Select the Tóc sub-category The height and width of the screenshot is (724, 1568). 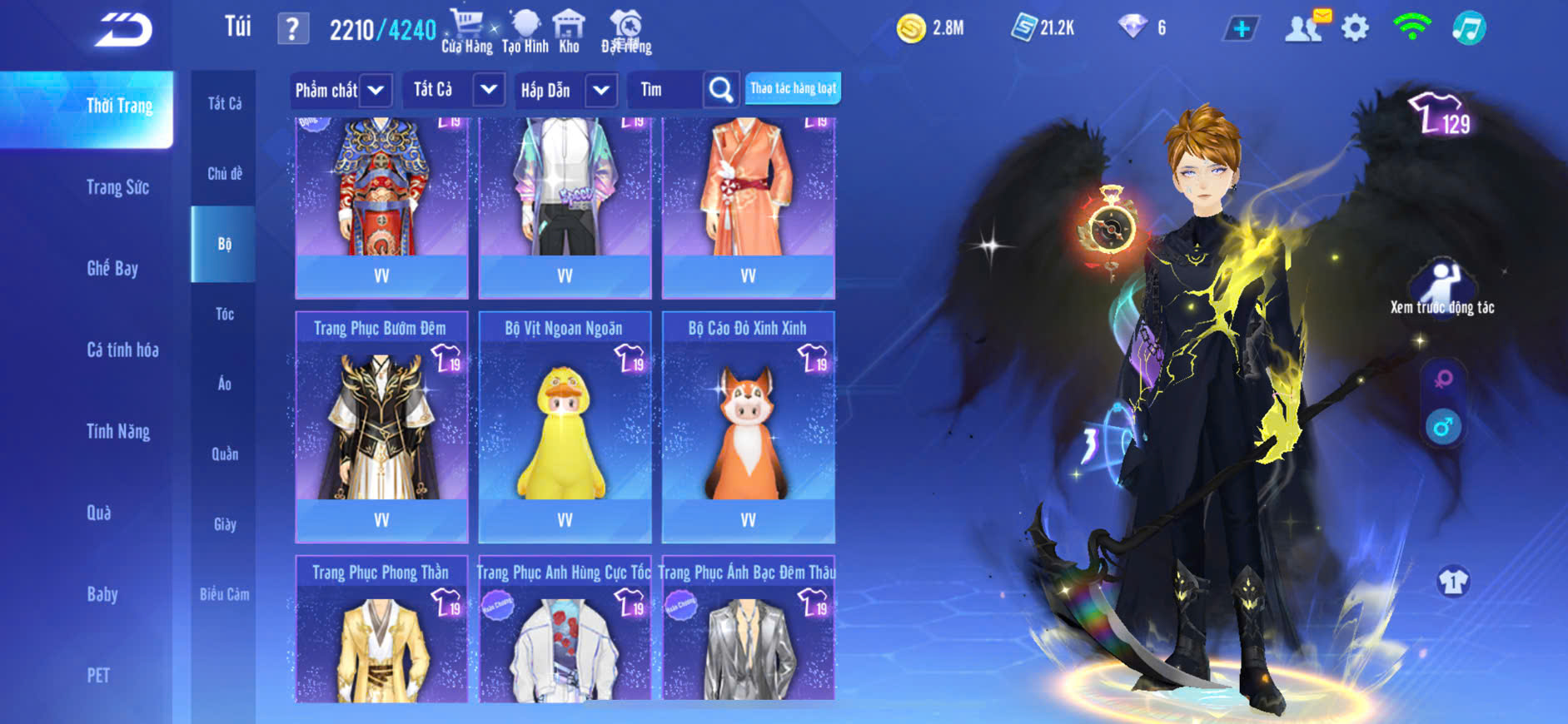pos(224,314)
